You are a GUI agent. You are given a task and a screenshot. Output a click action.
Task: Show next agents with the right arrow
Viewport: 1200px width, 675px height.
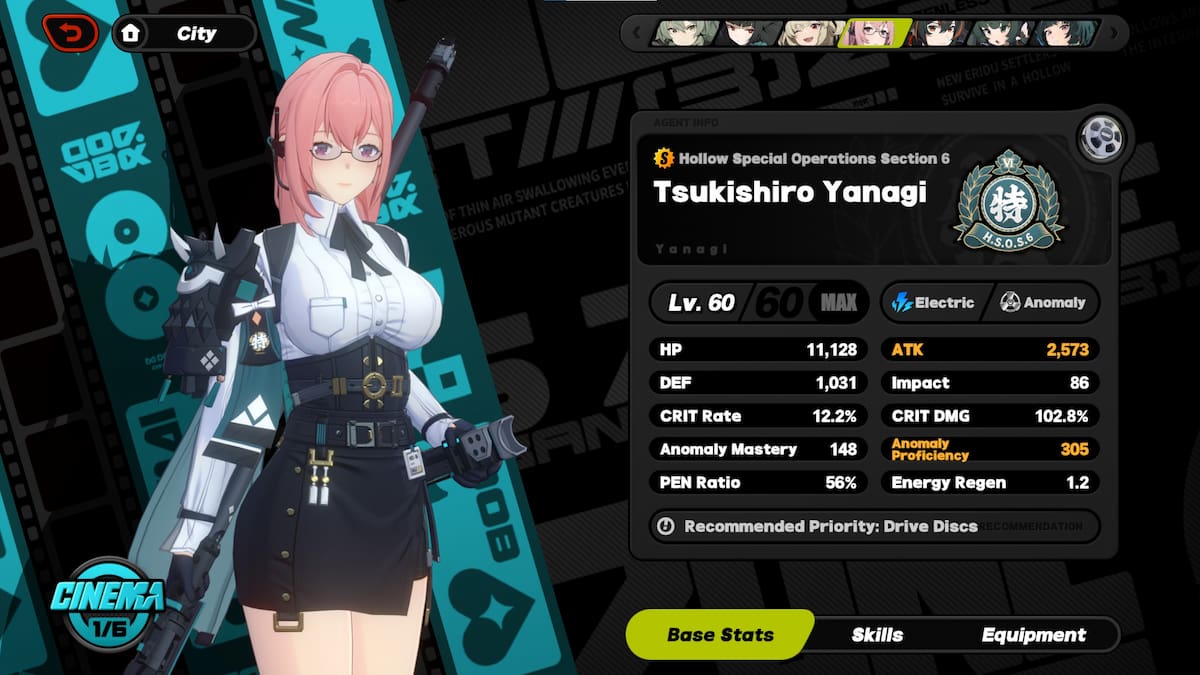1115,34
